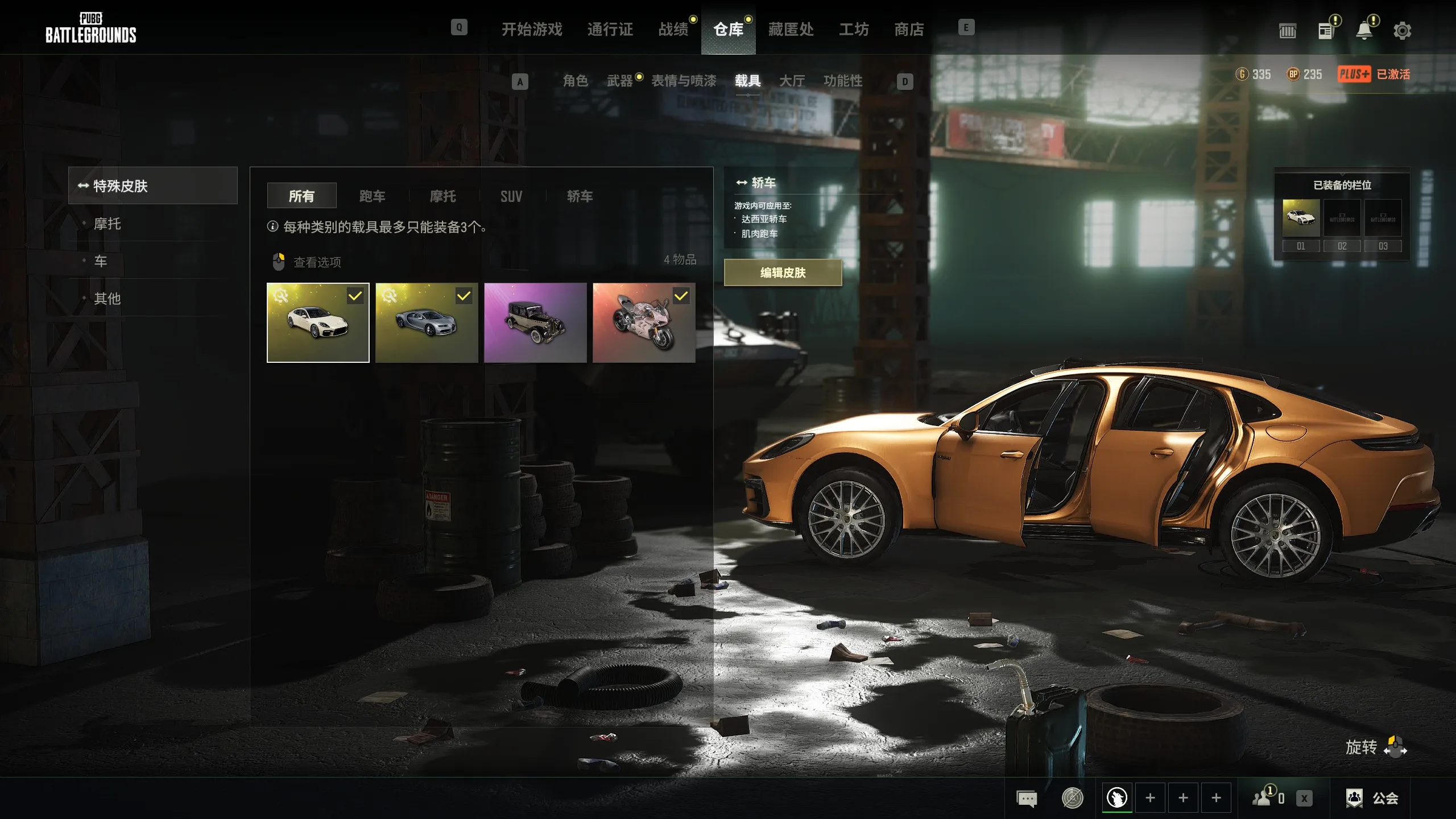Viewport: 1456px width, 819px height.
Task: Choose the 其他 category in sidebar
Action: coord(107,298)
